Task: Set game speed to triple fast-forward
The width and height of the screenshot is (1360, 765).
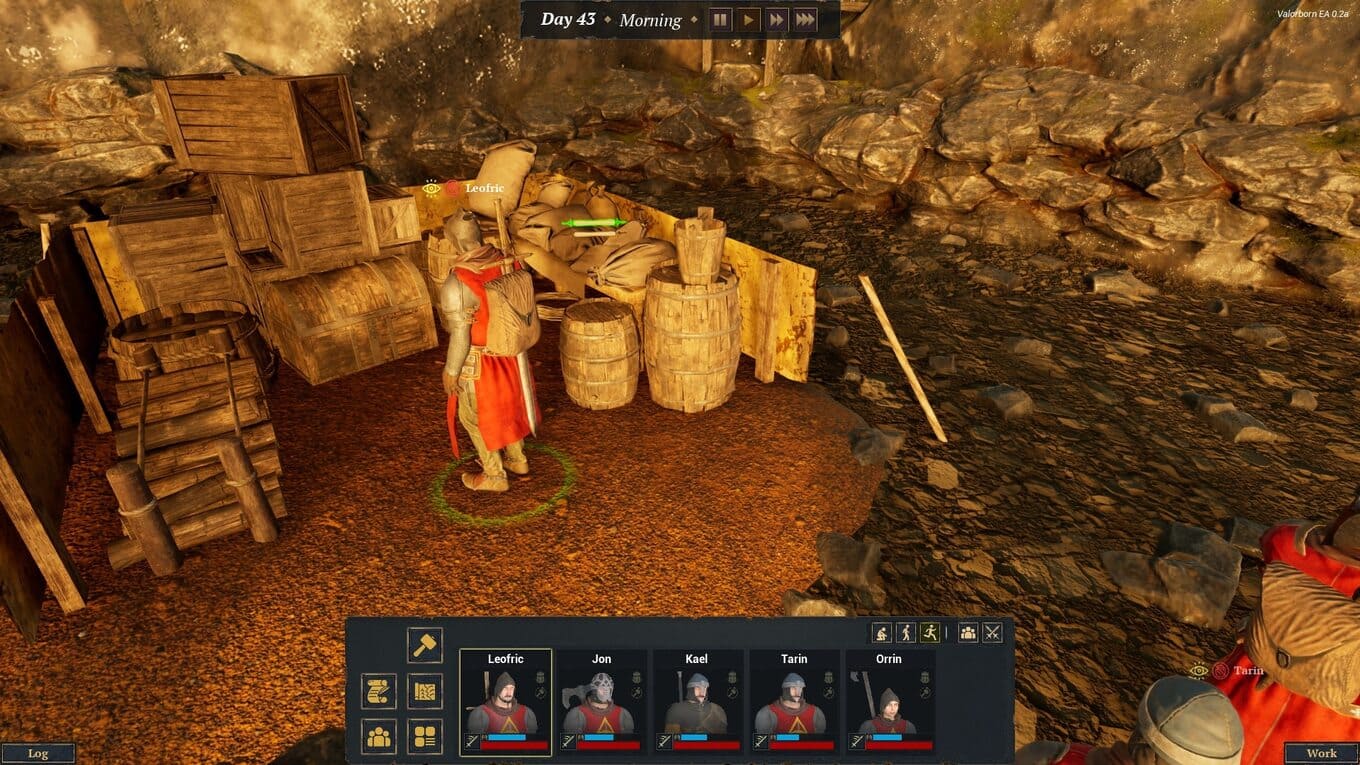Action: tap(805, 20)
